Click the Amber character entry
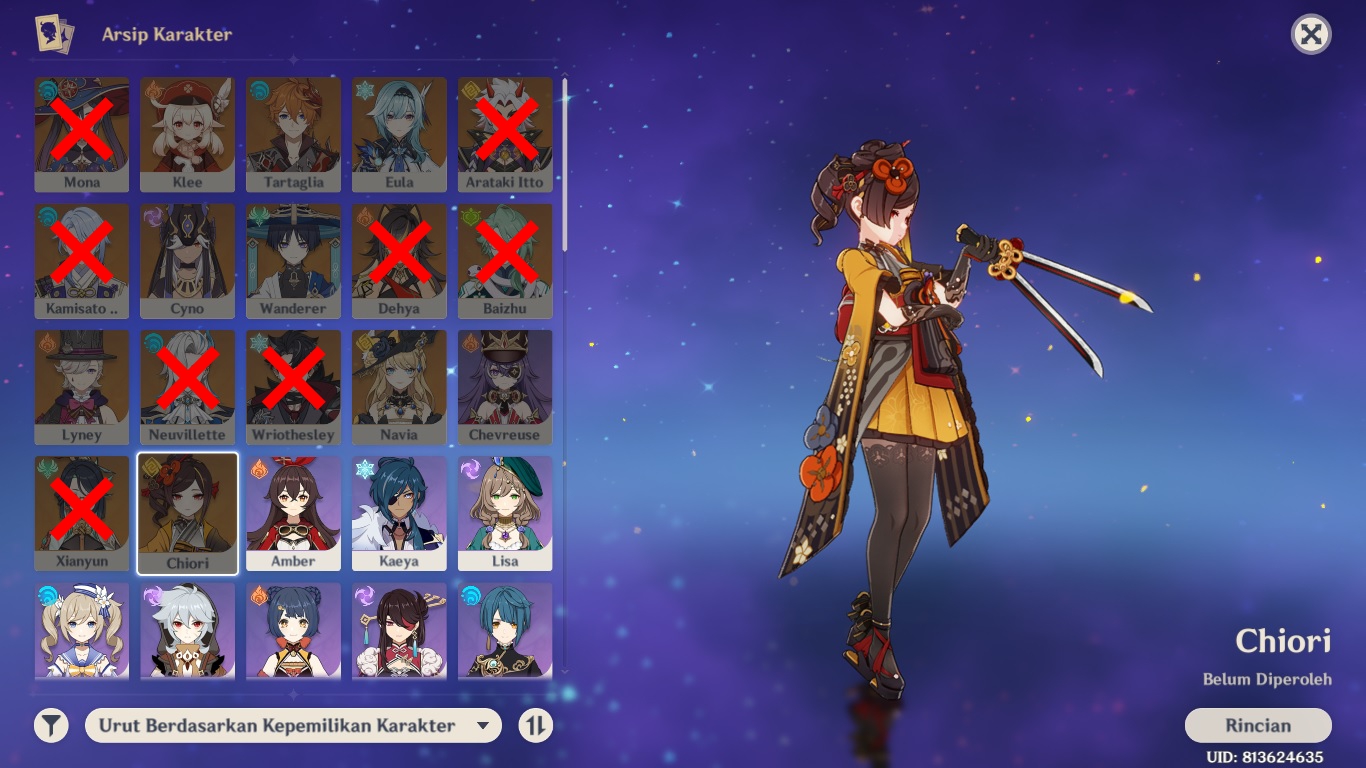The image size is (1366, 768). coord(293,511)
